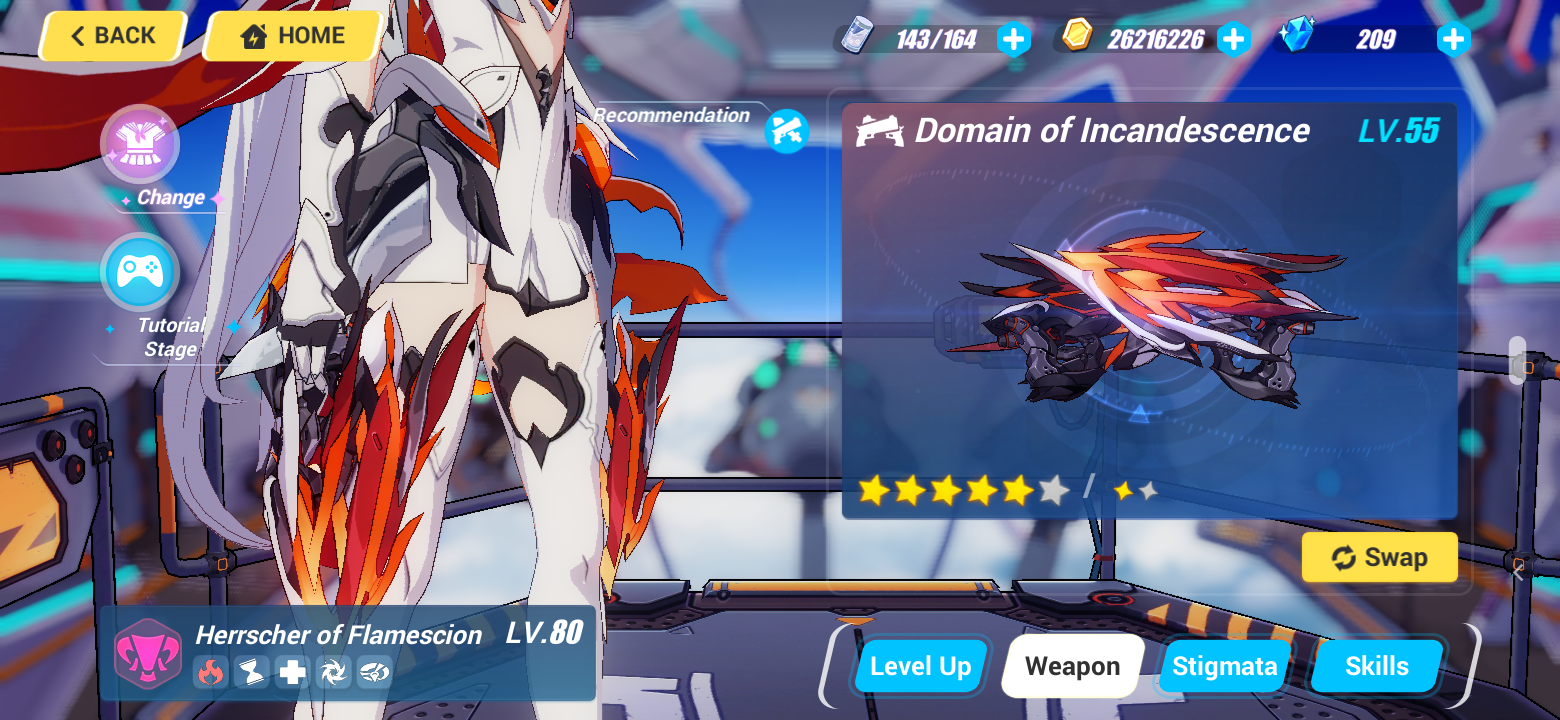The width and height of the screenshot is (1560, 720).
Task: Click the pistols weapon icon beside Domain of Incandescence
Action: (x=879, y=130)
